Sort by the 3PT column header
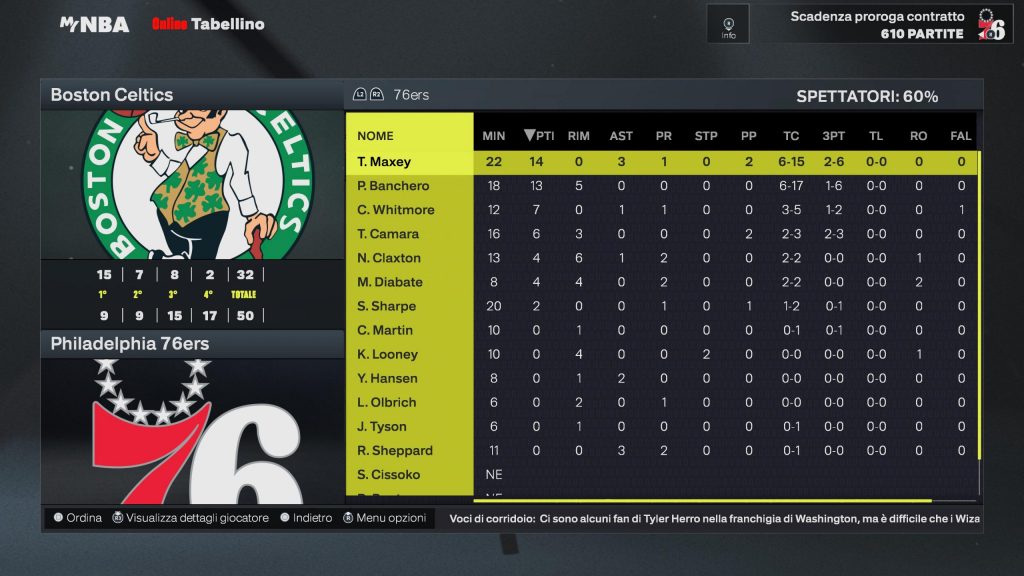Image resolution: width=1024 pixels, height=576 pixels. click(x=832, y=136)
